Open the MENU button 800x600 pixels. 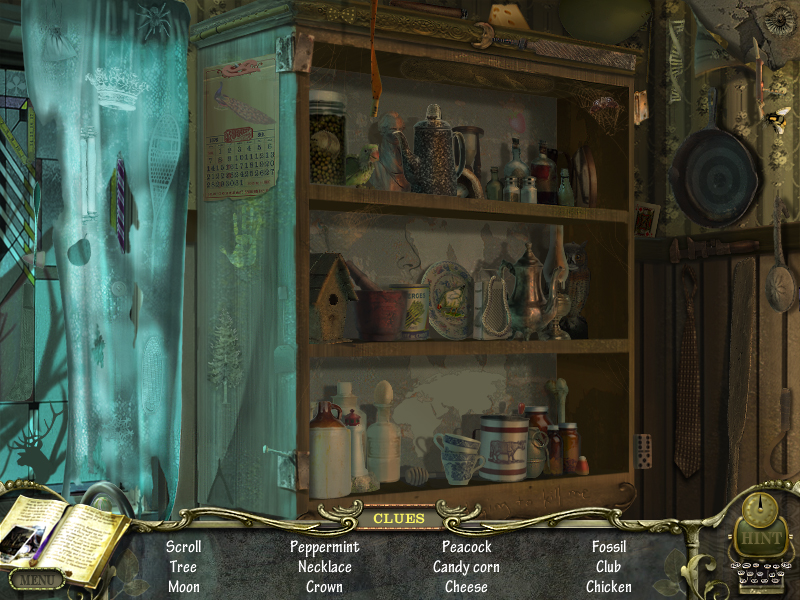point(36,578)
